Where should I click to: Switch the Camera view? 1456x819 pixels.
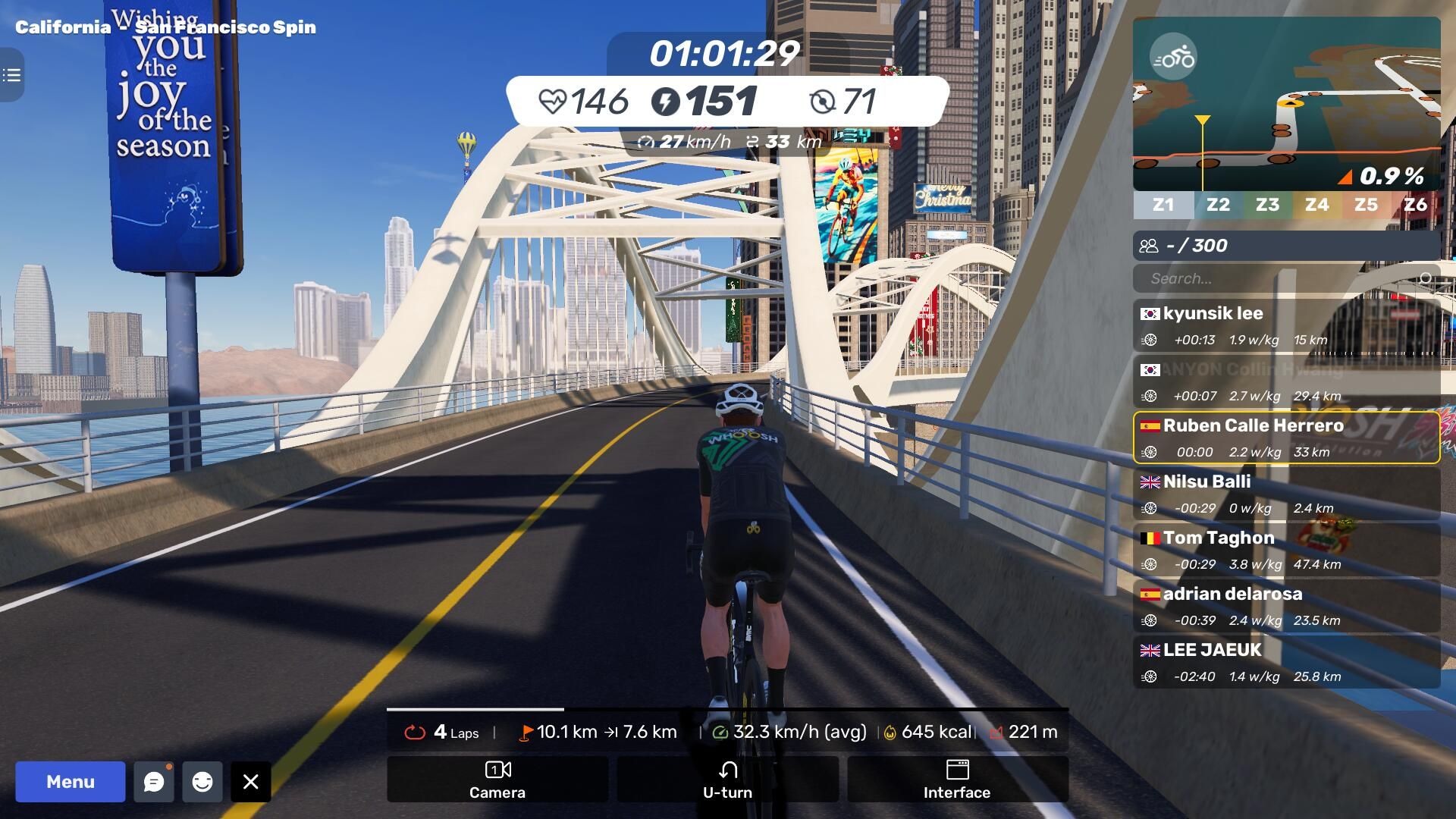click(x=497, y=780)
